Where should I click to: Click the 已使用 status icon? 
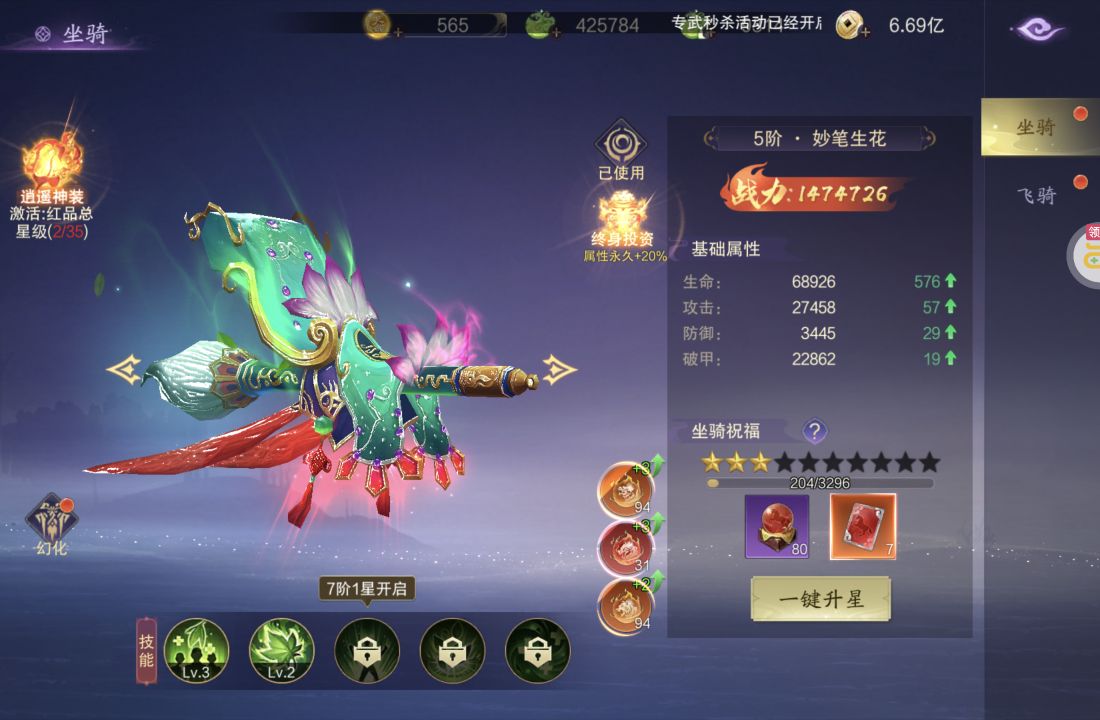[x=622, y=147]
